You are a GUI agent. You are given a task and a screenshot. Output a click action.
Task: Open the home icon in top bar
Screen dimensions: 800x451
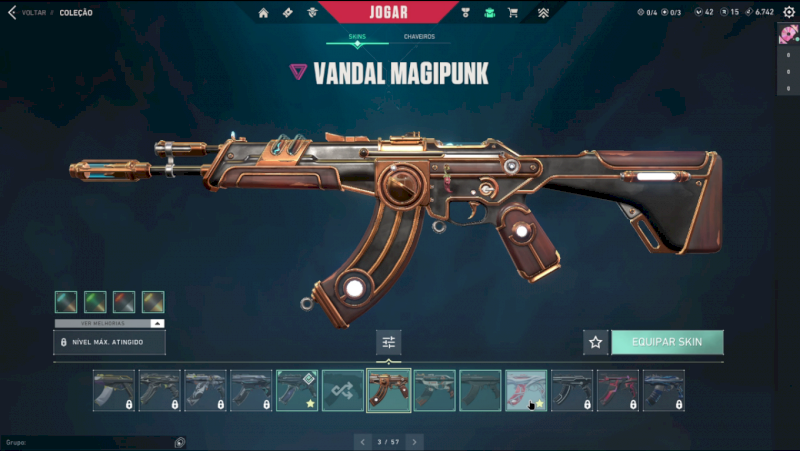coord(263,13)
